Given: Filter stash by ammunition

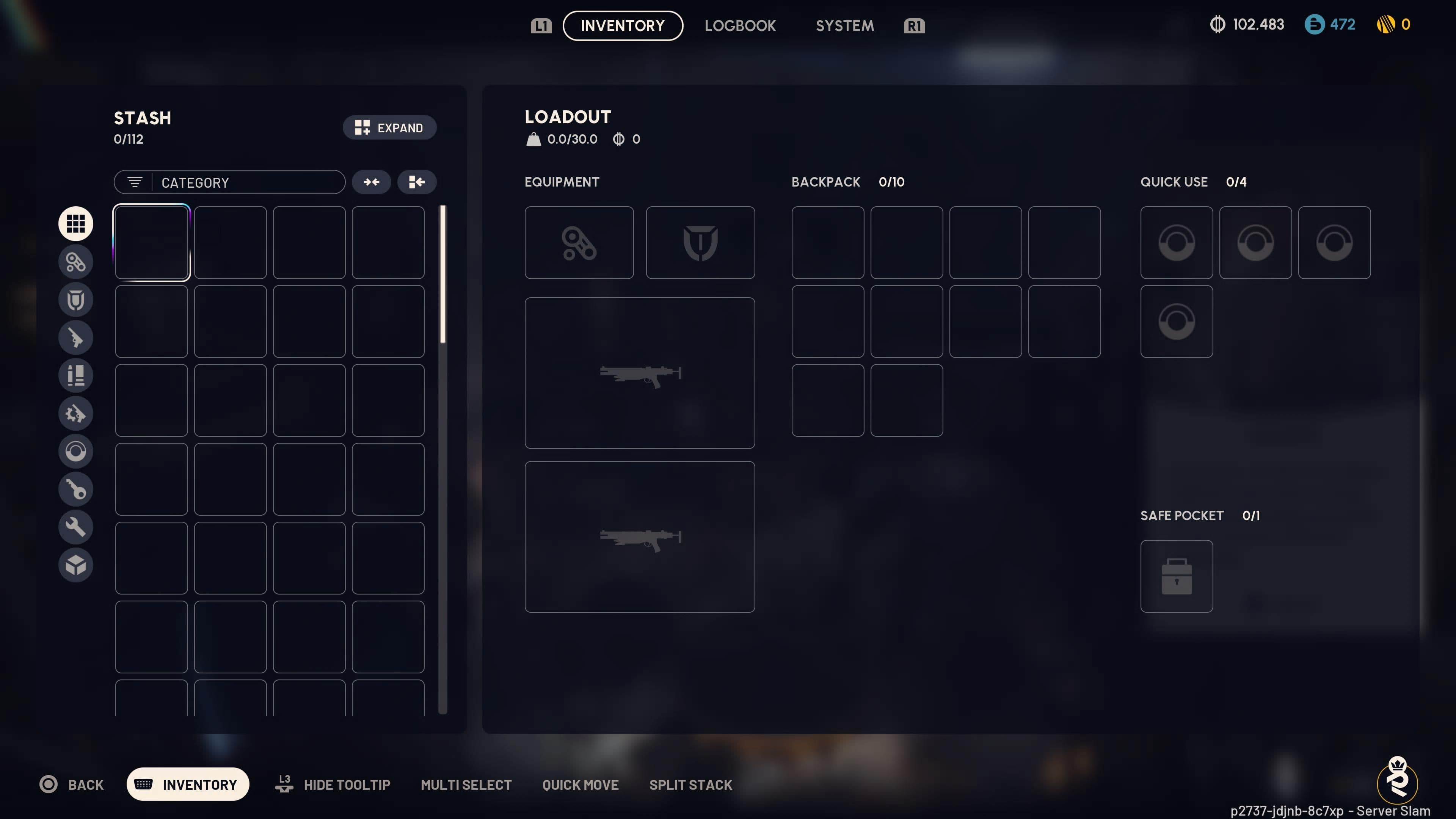Looking at the screenshot, I should pyautogui.click(x=76, y=375).
